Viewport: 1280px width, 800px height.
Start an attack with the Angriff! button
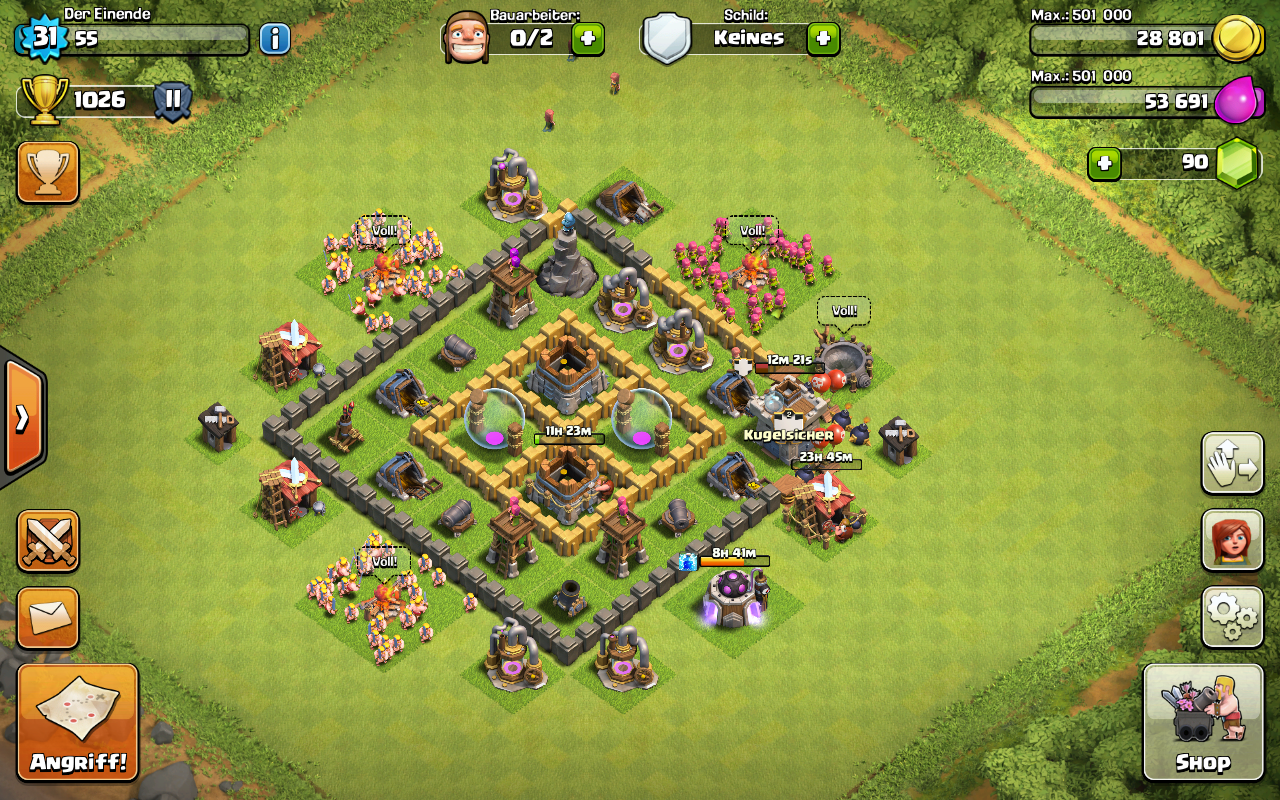click(x=78, y=722)
